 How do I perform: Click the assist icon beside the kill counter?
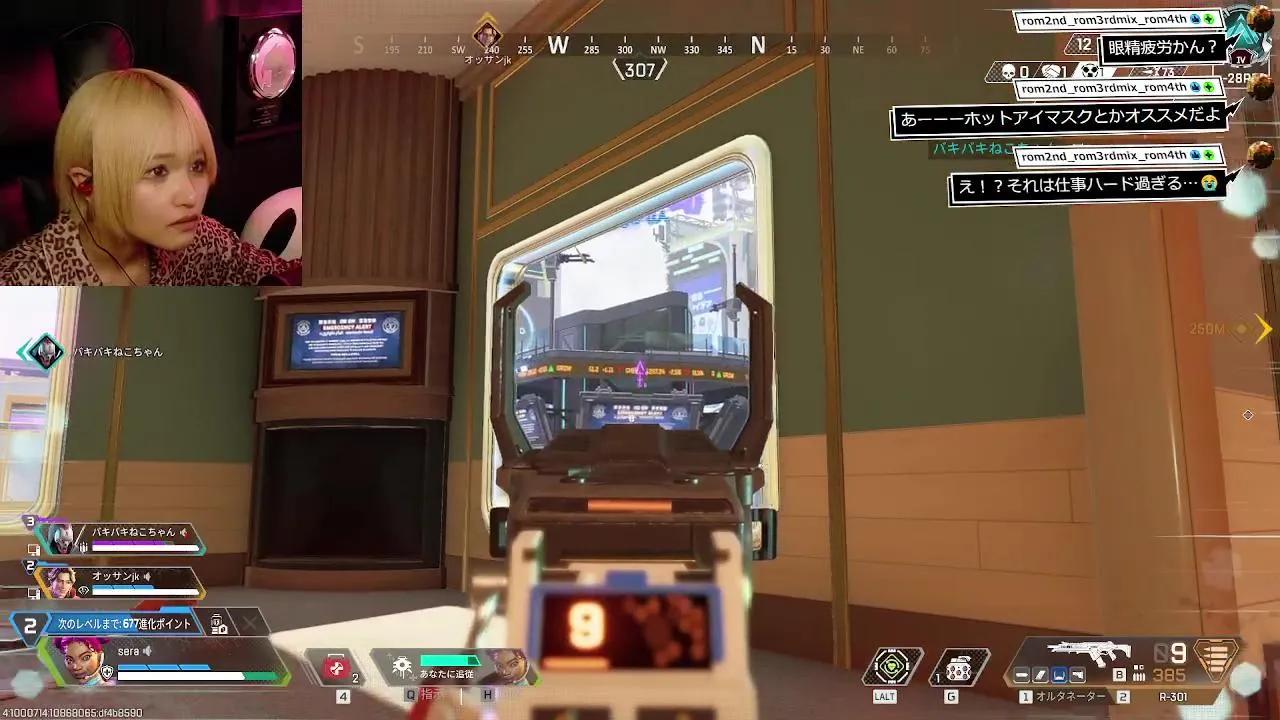point(1051,71)
